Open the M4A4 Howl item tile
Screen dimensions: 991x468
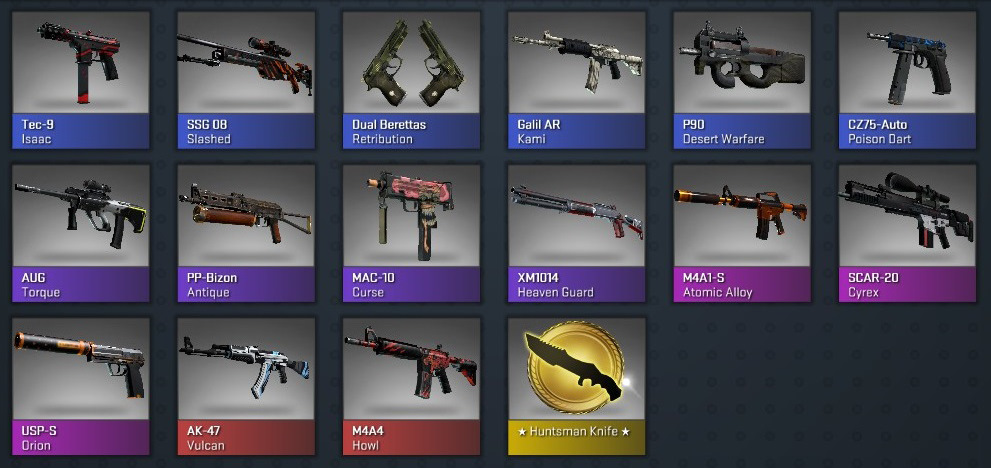tap(411, 386)
